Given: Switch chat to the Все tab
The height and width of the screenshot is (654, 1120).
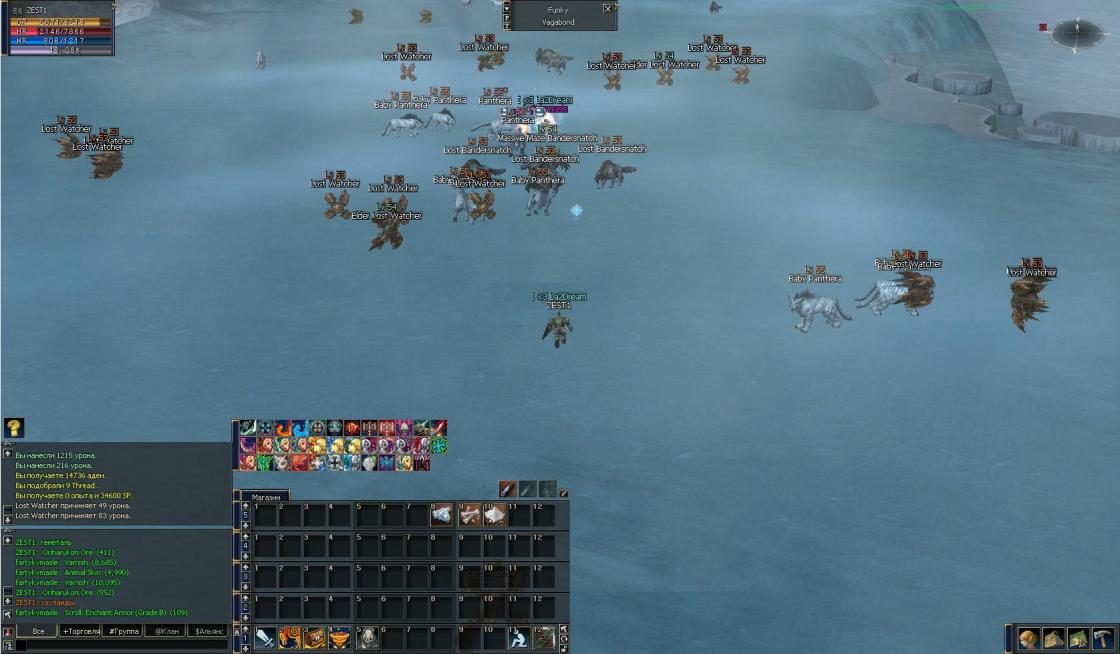Looking at the screenshot, I should point(38,631).
